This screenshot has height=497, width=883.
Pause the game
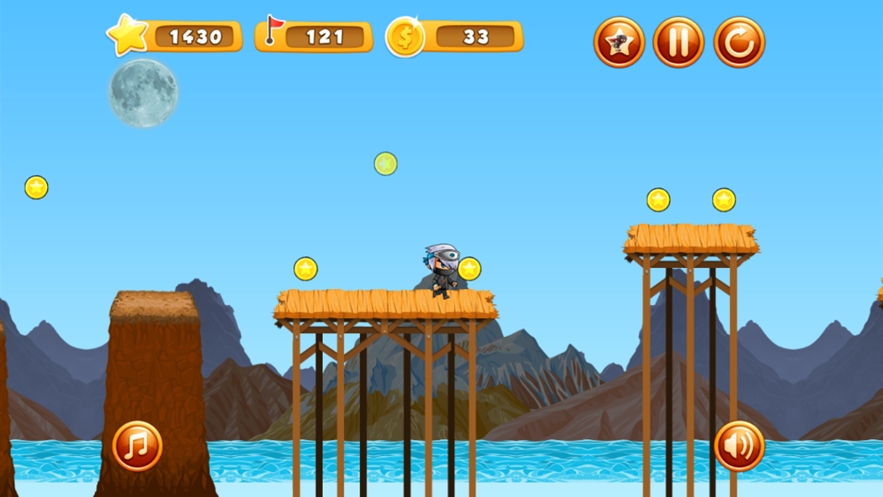coord(678,42)
